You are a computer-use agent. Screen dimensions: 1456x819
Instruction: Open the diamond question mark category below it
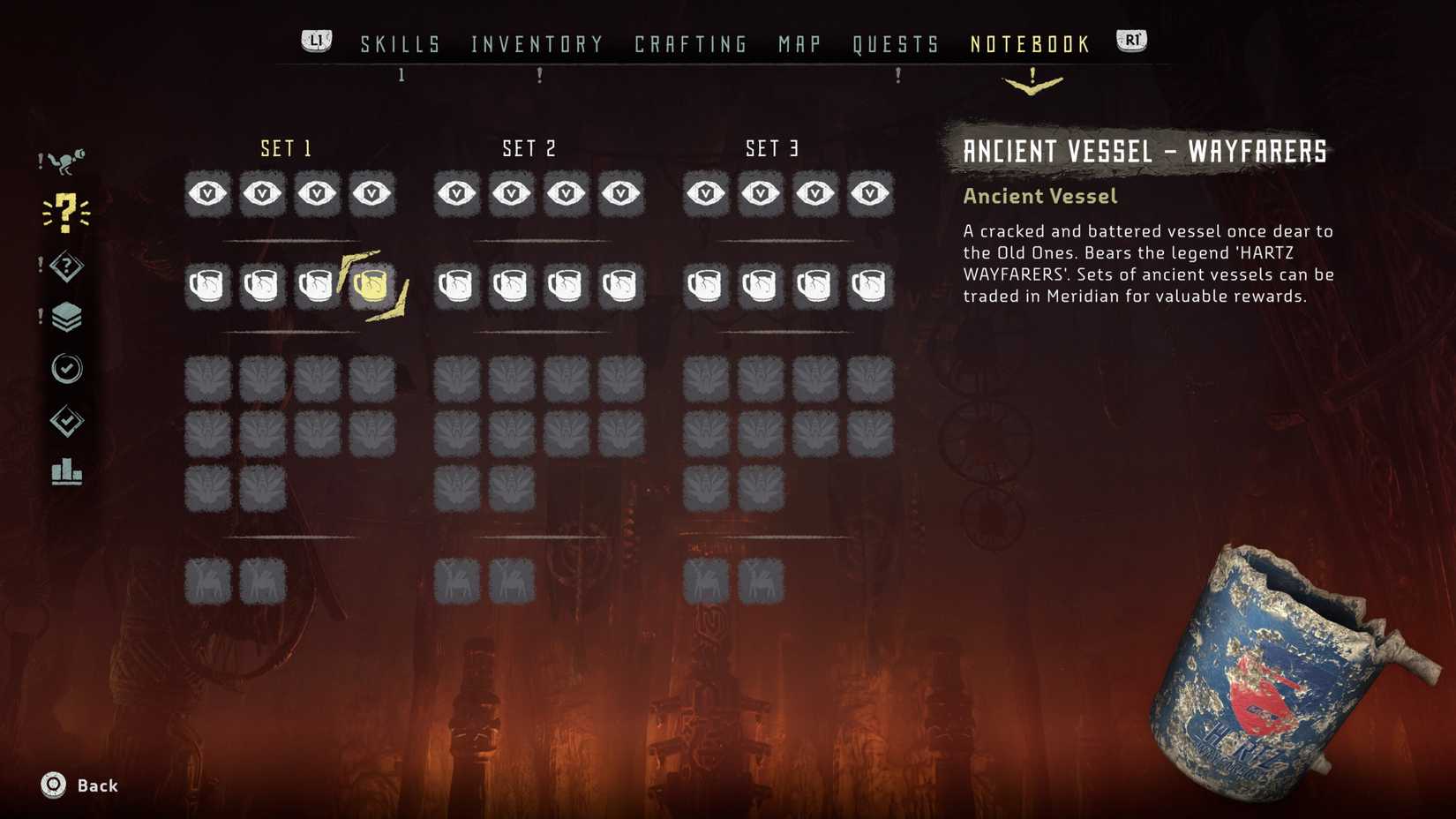tap(67, 265)
